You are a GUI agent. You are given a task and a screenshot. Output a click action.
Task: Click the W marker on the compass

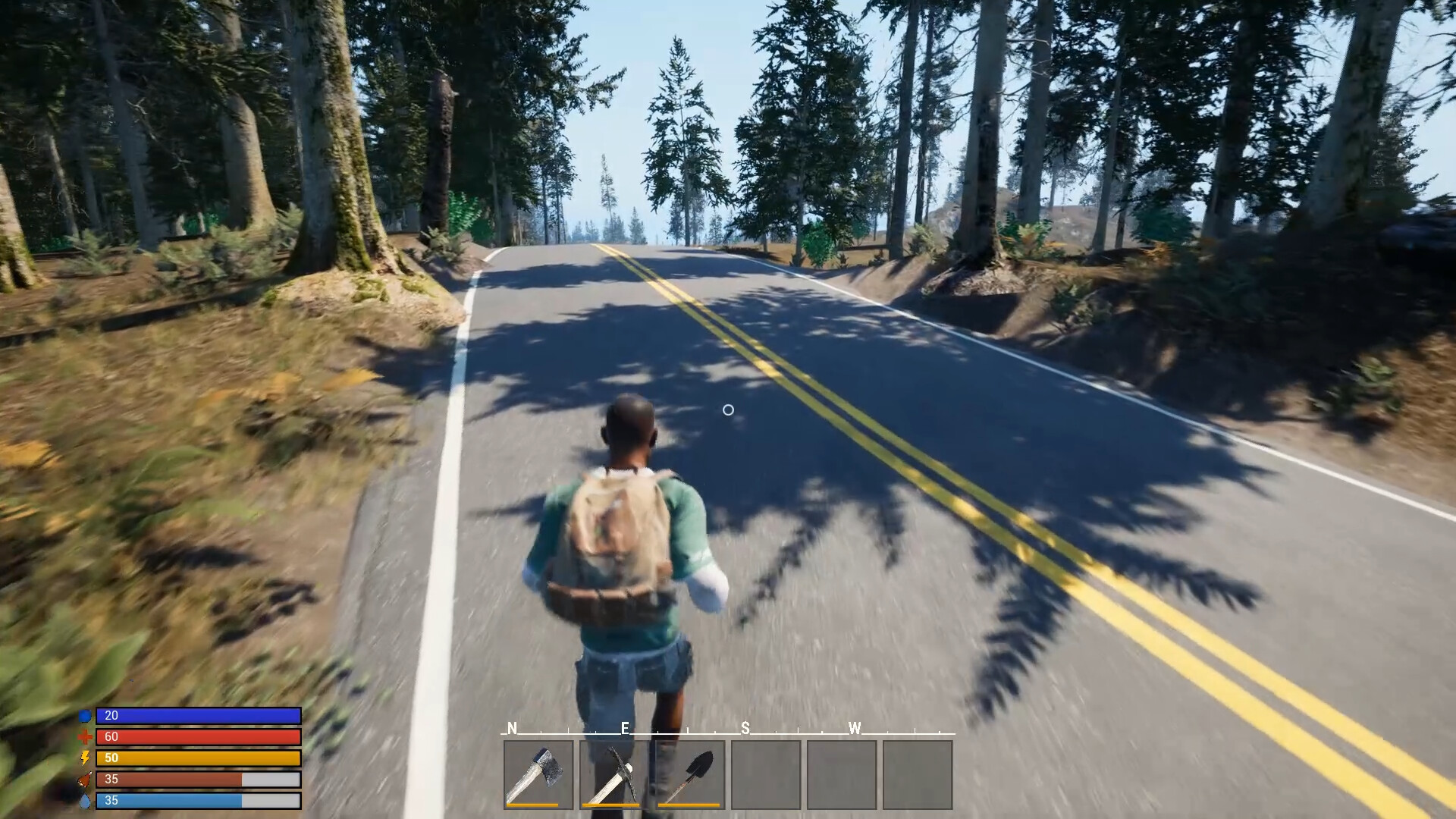tap(855, 730)
